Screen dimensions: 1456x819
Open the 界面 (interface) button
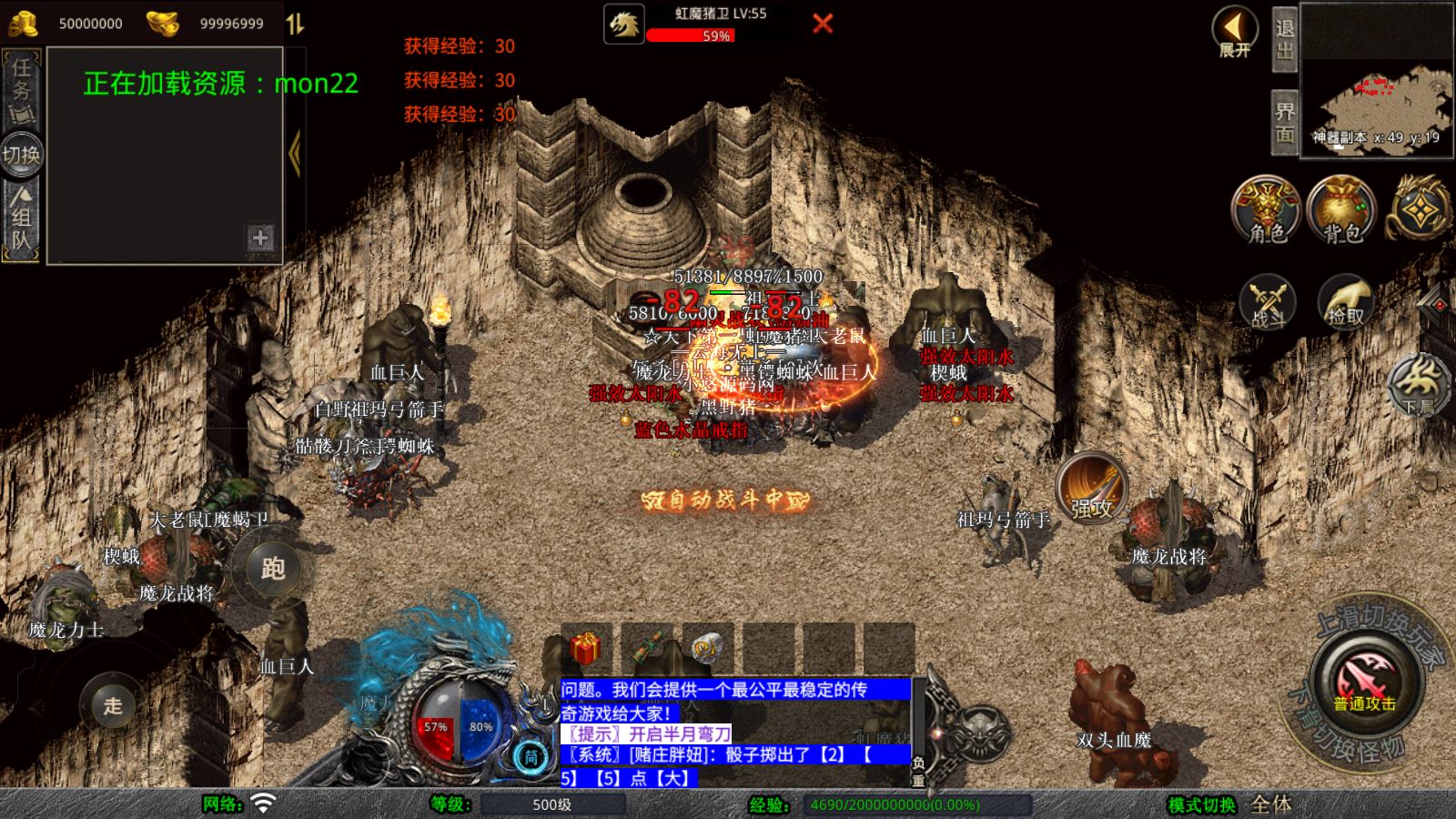pos(1284,123)
